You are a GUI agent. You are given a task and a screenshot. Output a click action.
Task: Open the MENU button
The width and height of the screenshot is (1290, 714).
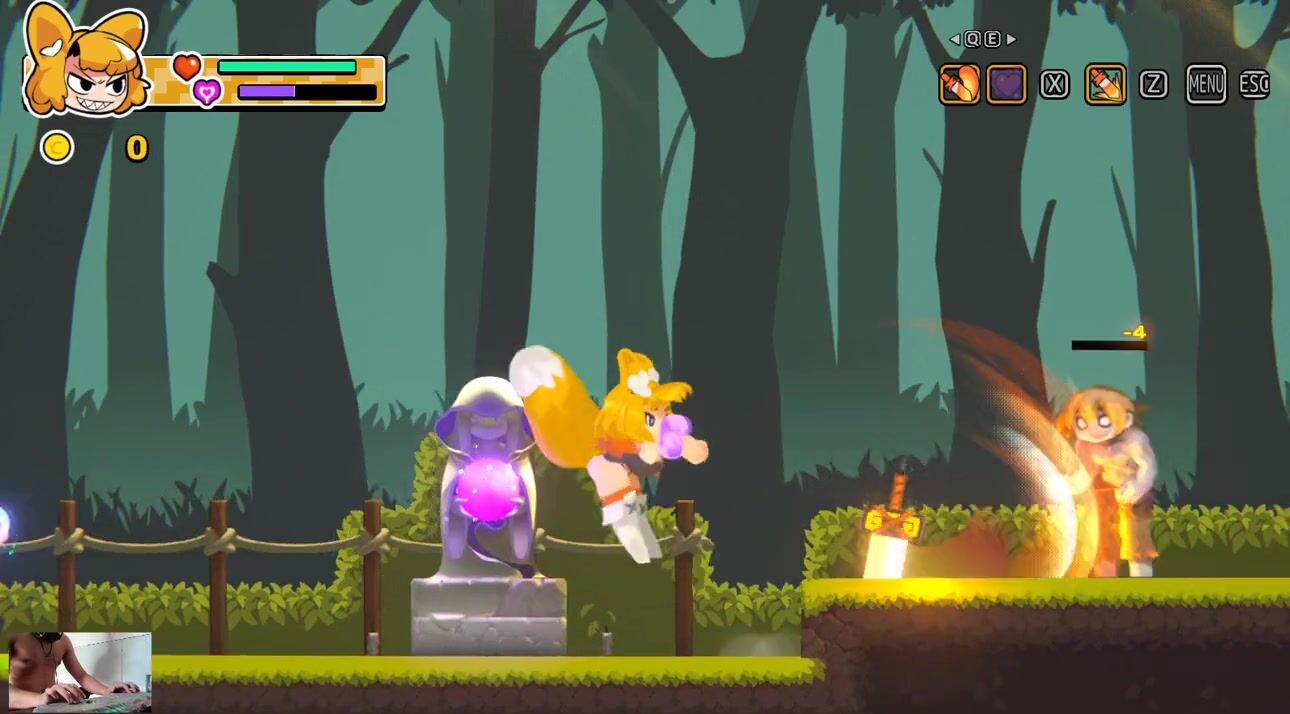click(1205, 85)
